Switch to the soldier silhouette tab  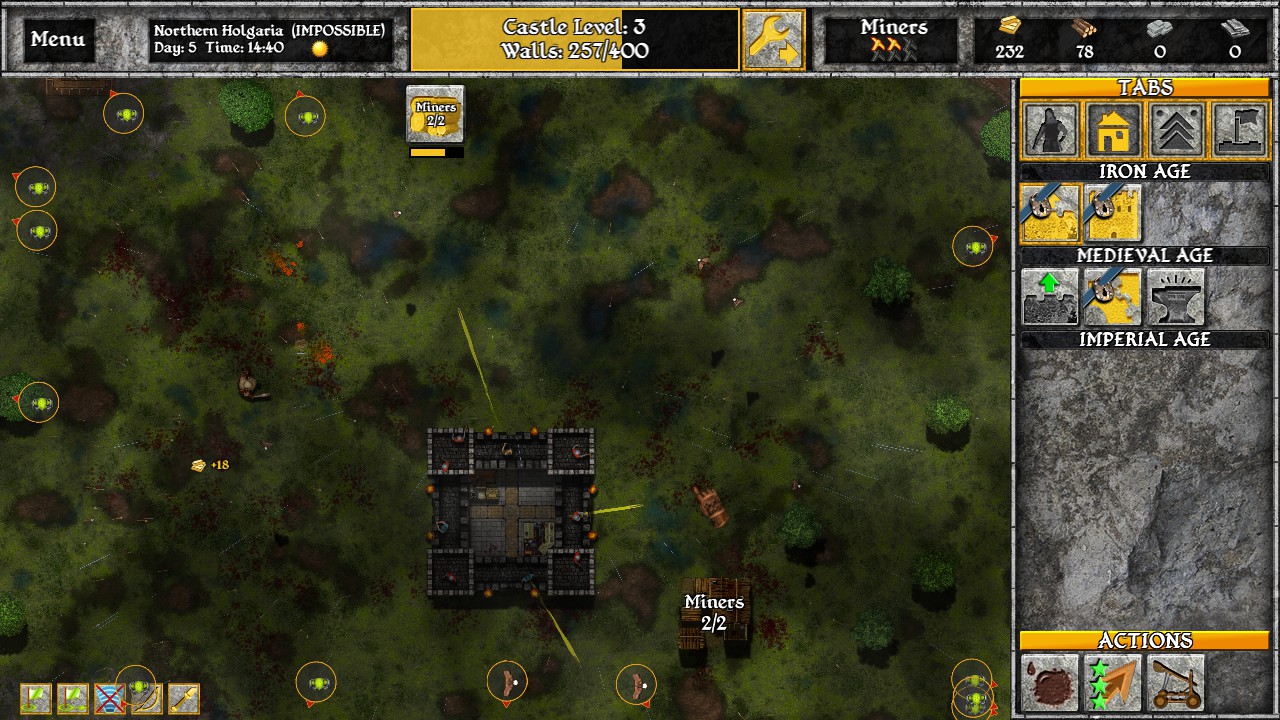(x=1050, y=131)
